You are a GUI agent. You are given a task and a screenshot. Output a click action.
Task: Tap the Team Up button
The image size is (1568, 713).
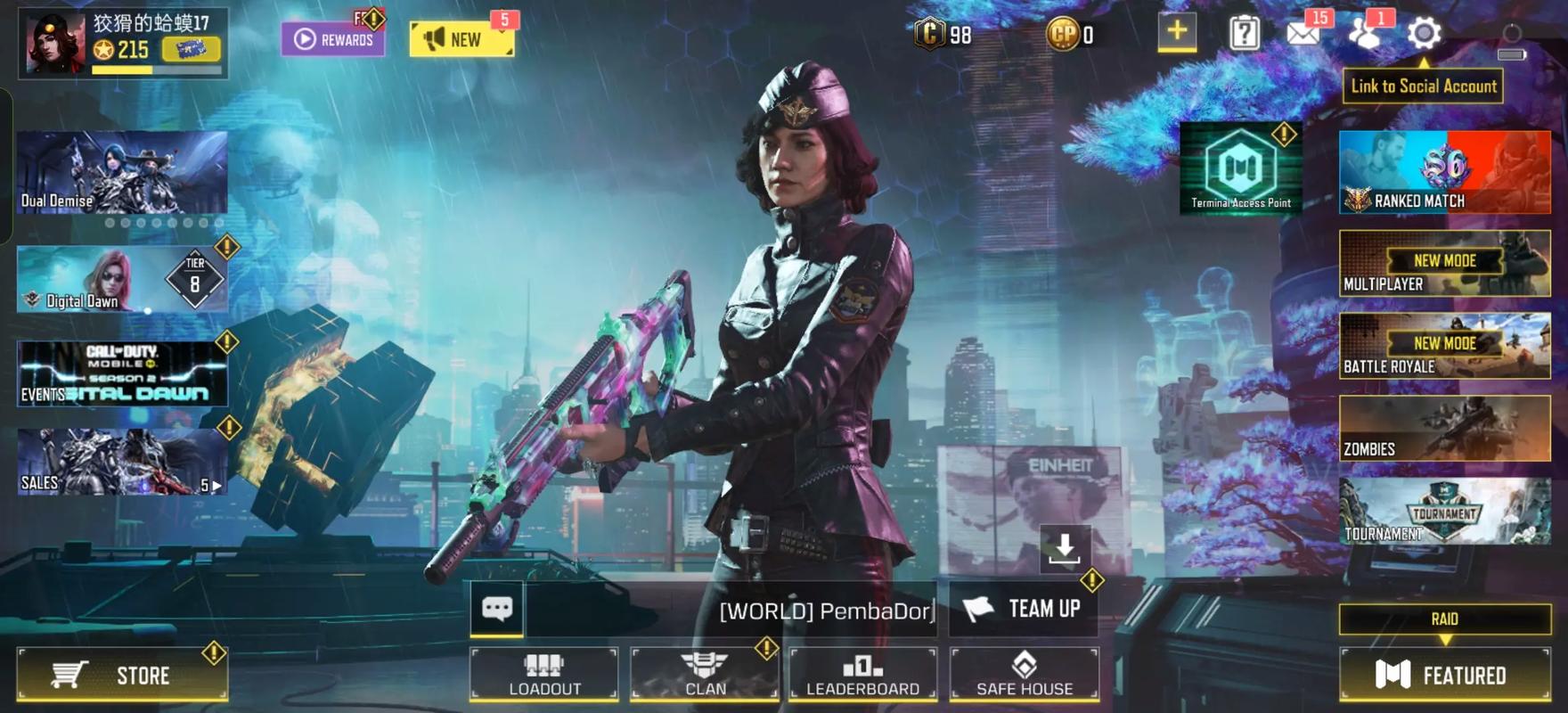tap(1024, 609)
